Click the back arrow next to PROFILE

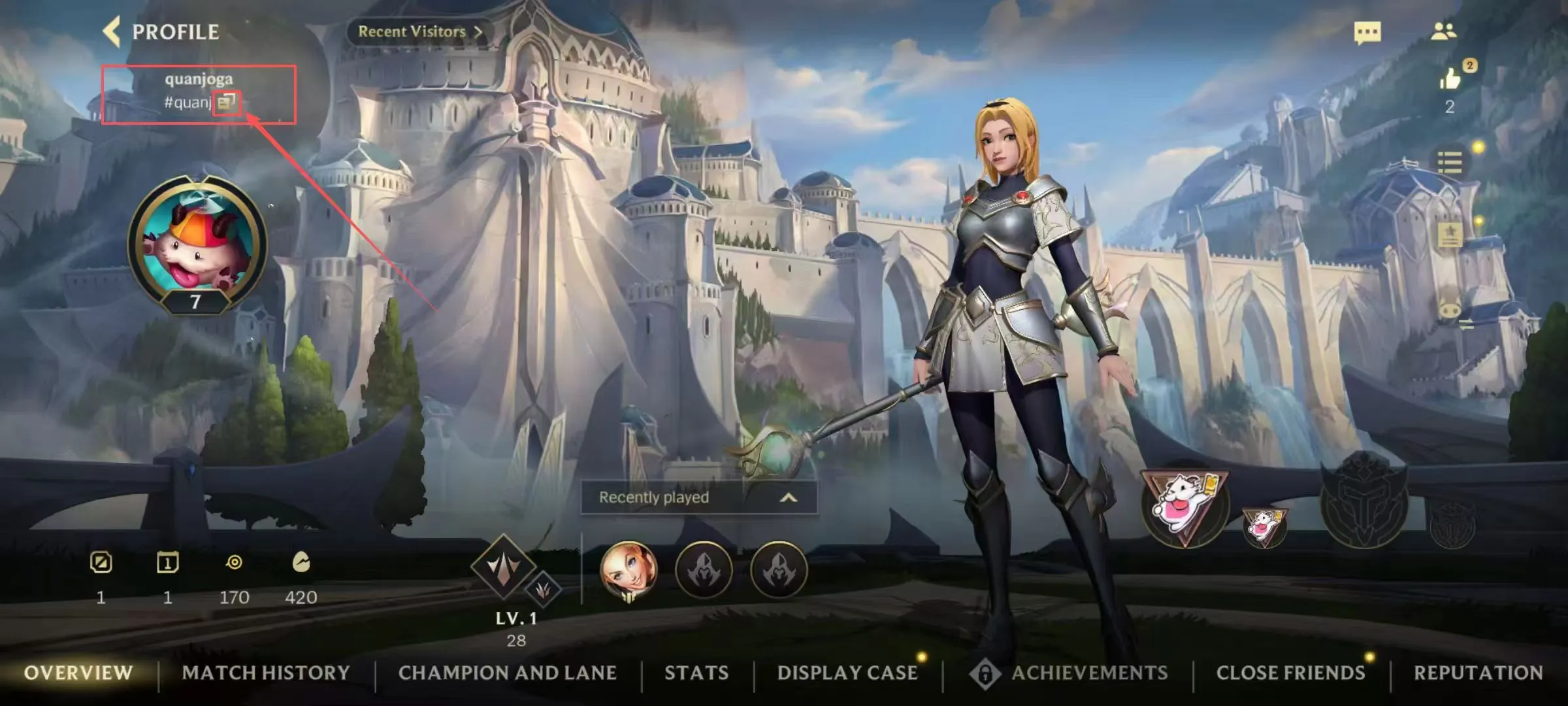(112, 31)
